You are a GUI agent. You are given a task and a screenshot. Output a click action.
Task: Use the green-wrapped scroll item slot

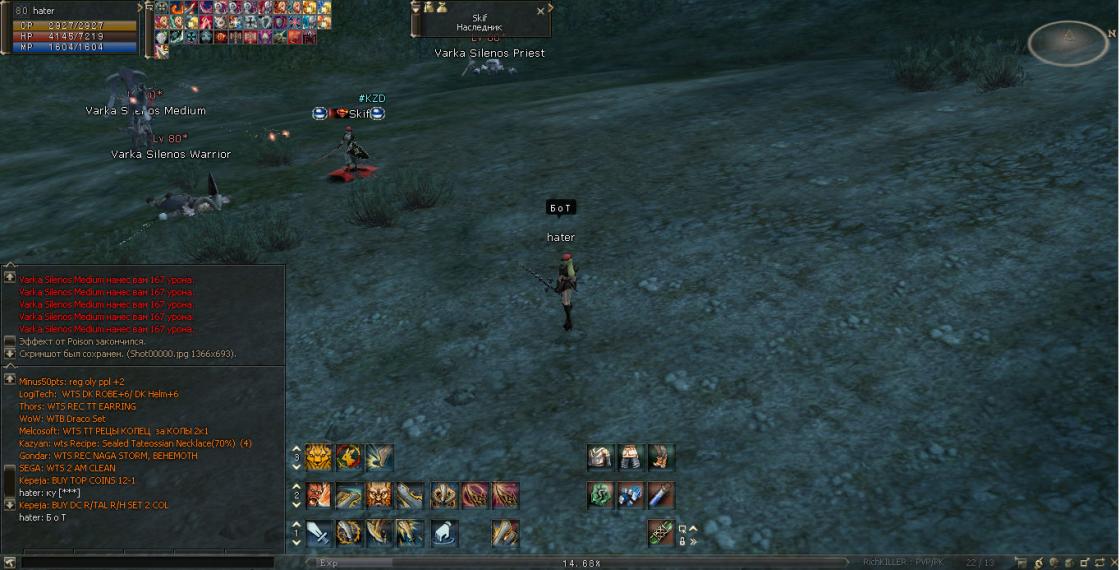(660, 533)
